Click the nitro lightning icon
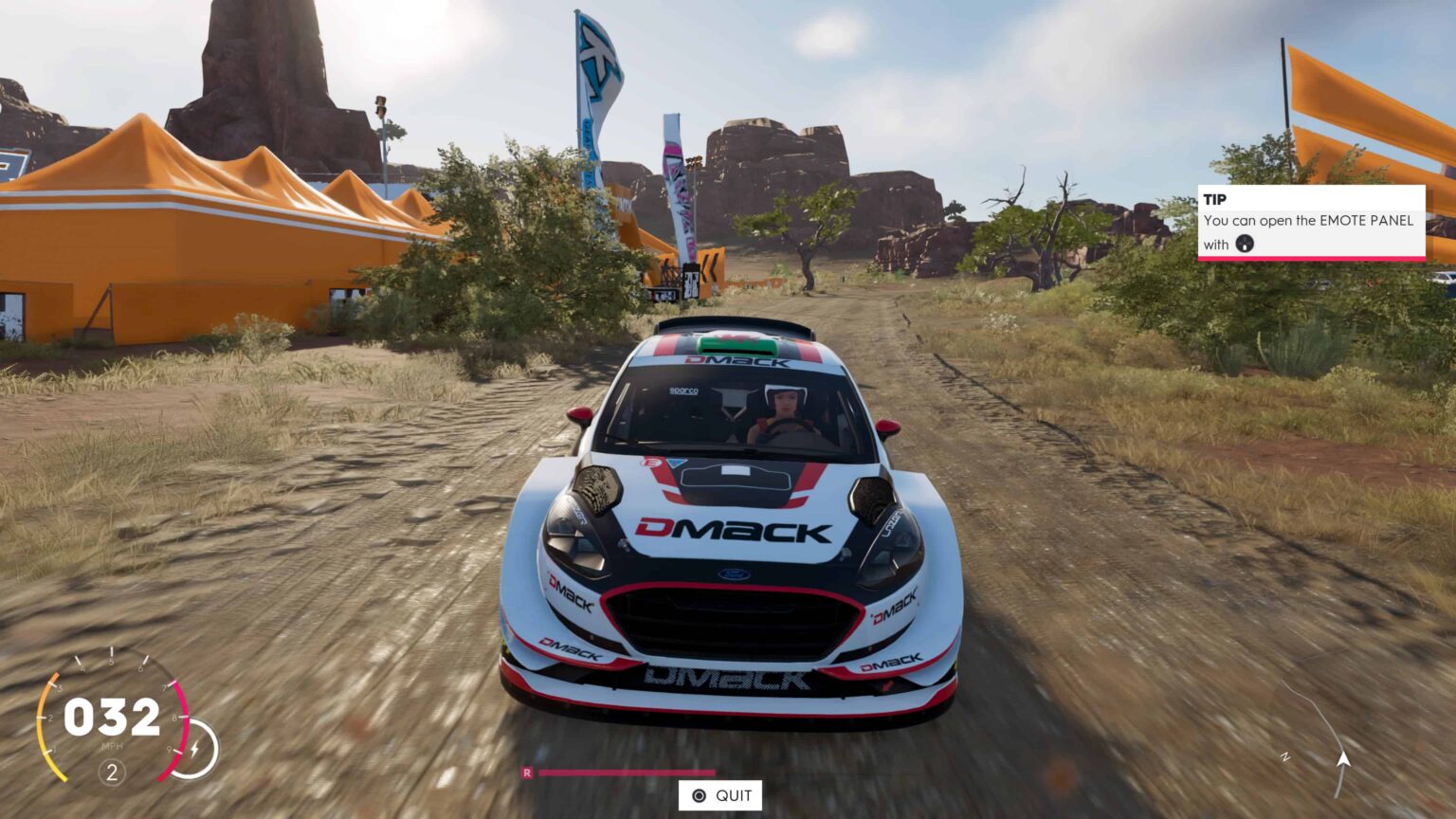 192,750
